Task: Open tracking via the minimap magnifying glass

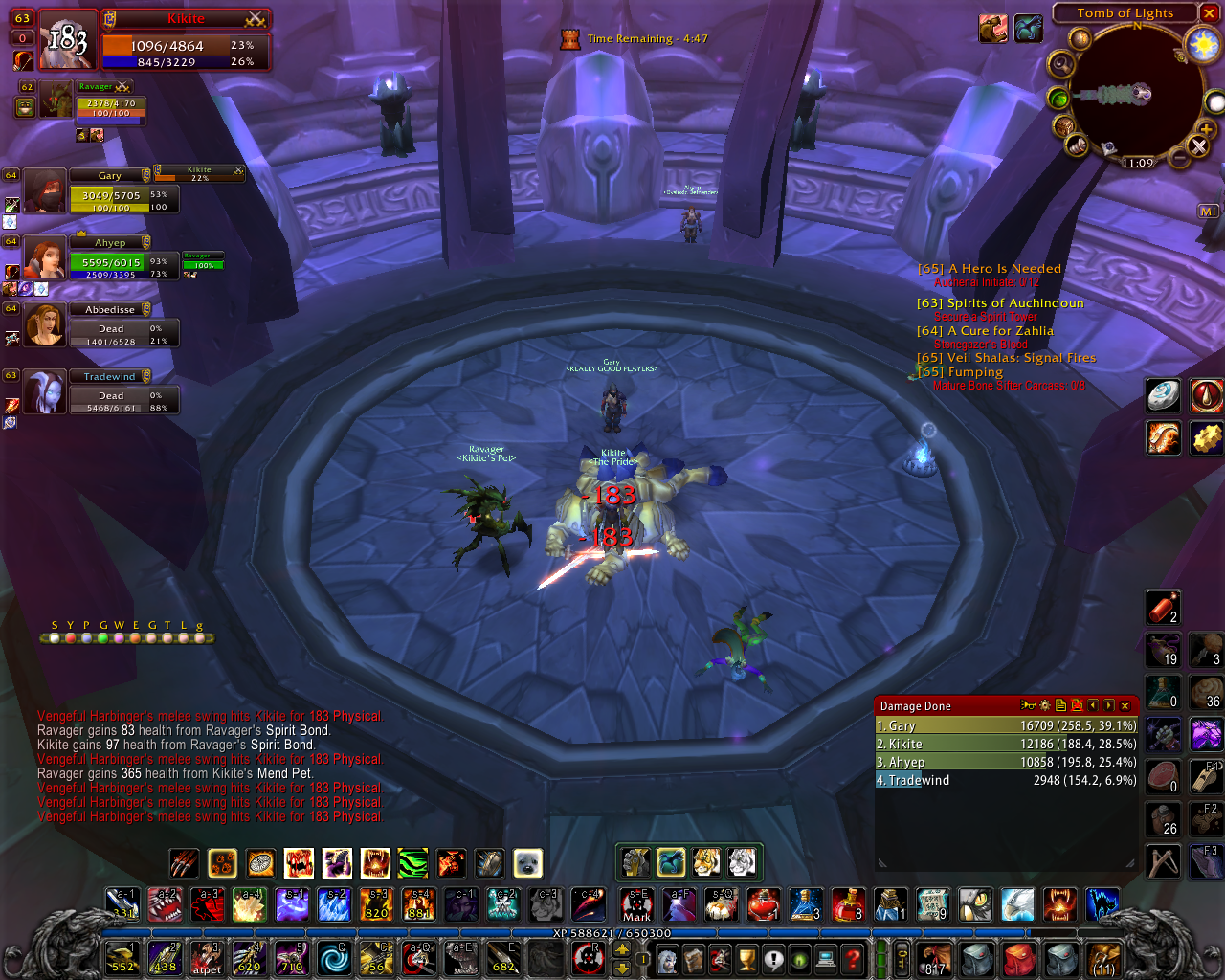Action: click(1060, 64)
